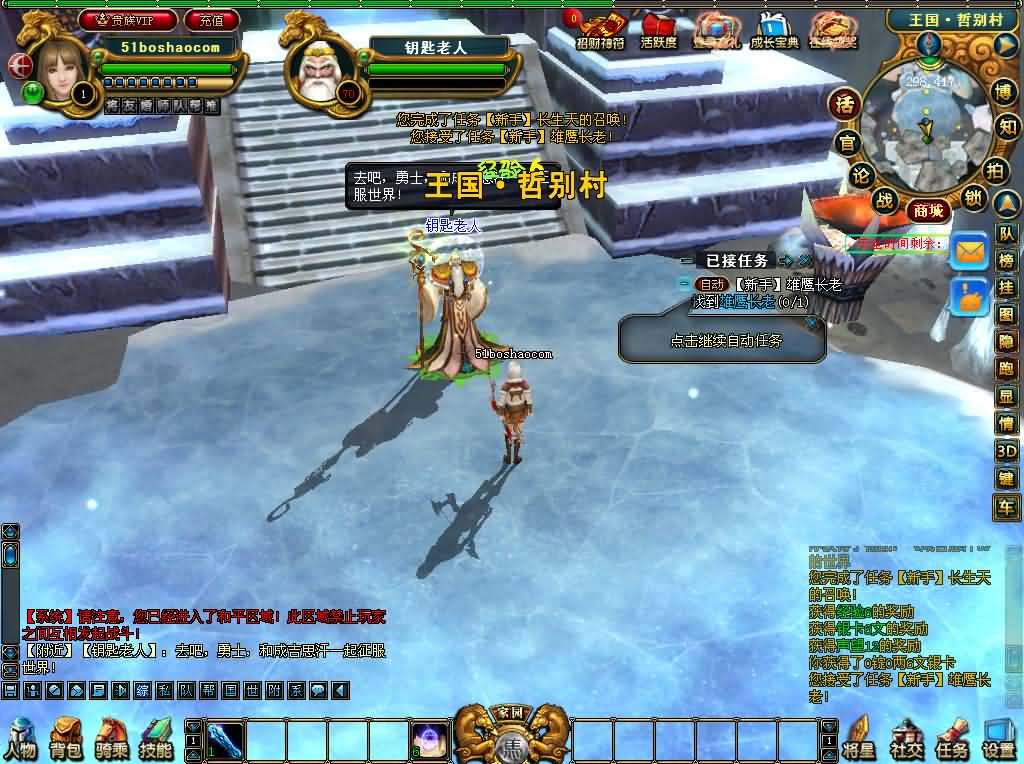Open the 招财神符 event icon
1024x764 pixels.
click(x=600, y=30)
